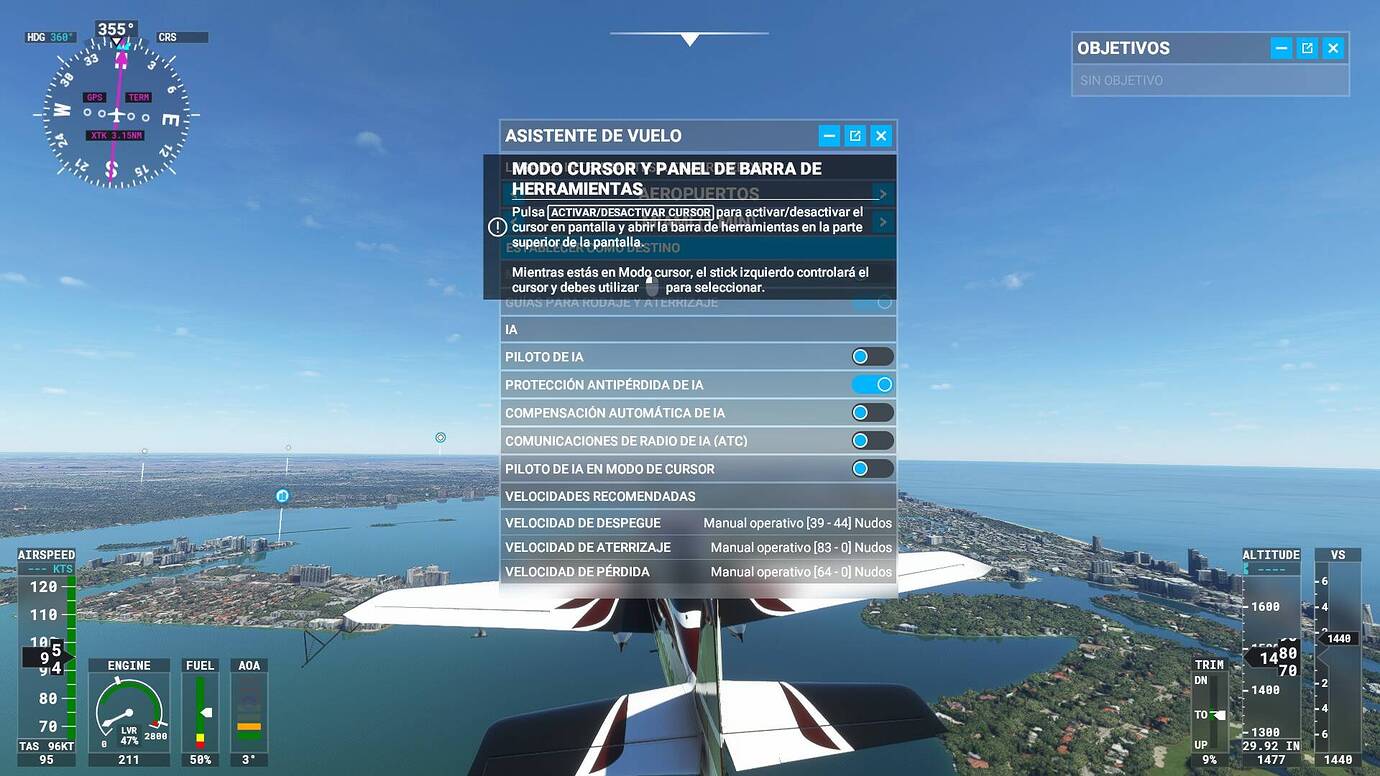Image resolution: width=1380 pixels, height=776 pixels.
Task: Click the FUEL level indicator
Action: tap(199, 710)
